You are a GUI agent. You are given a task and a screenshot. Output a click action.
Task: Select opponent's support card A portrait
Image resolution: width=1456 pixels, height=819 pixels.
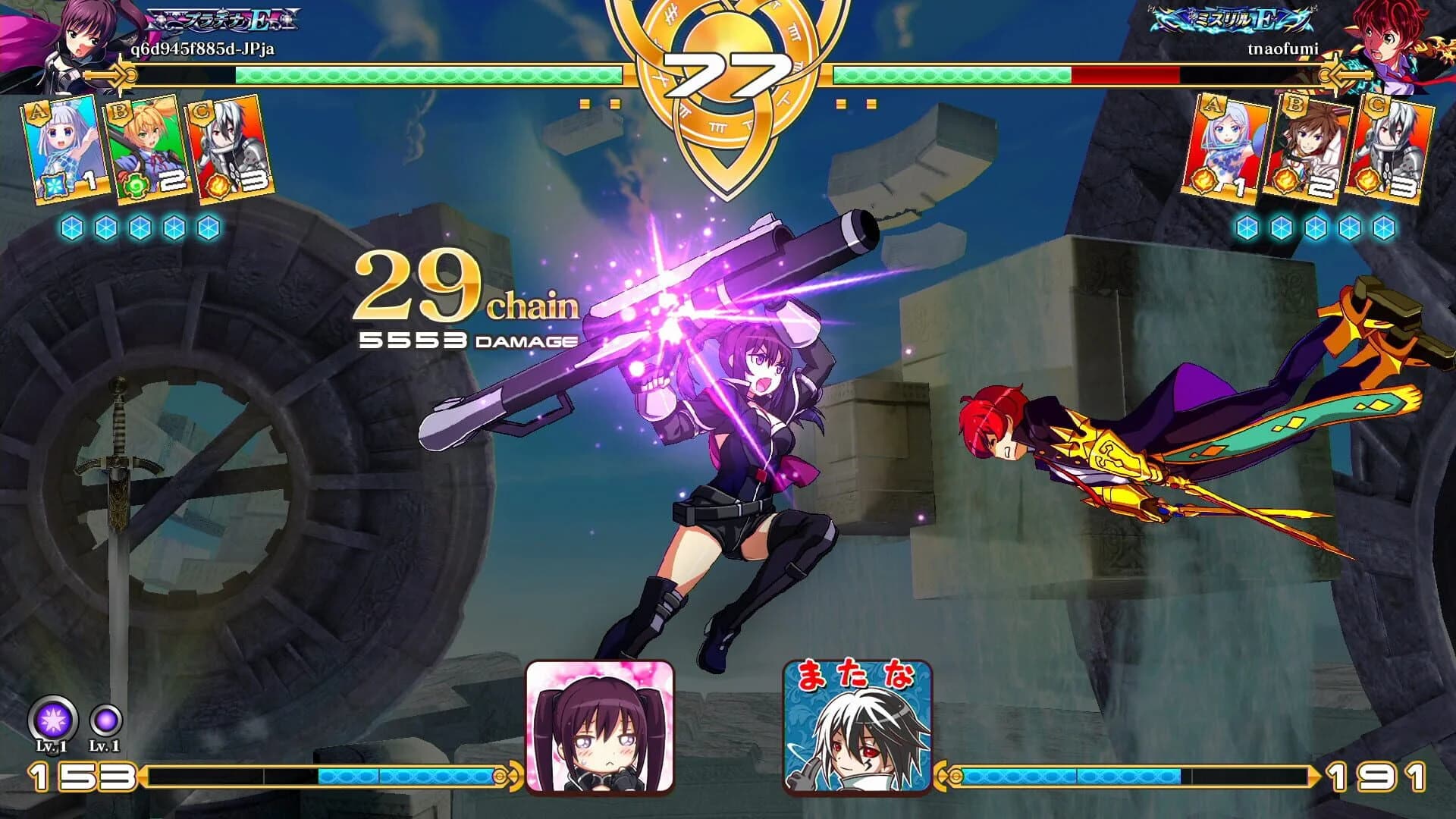(1230, 148)
